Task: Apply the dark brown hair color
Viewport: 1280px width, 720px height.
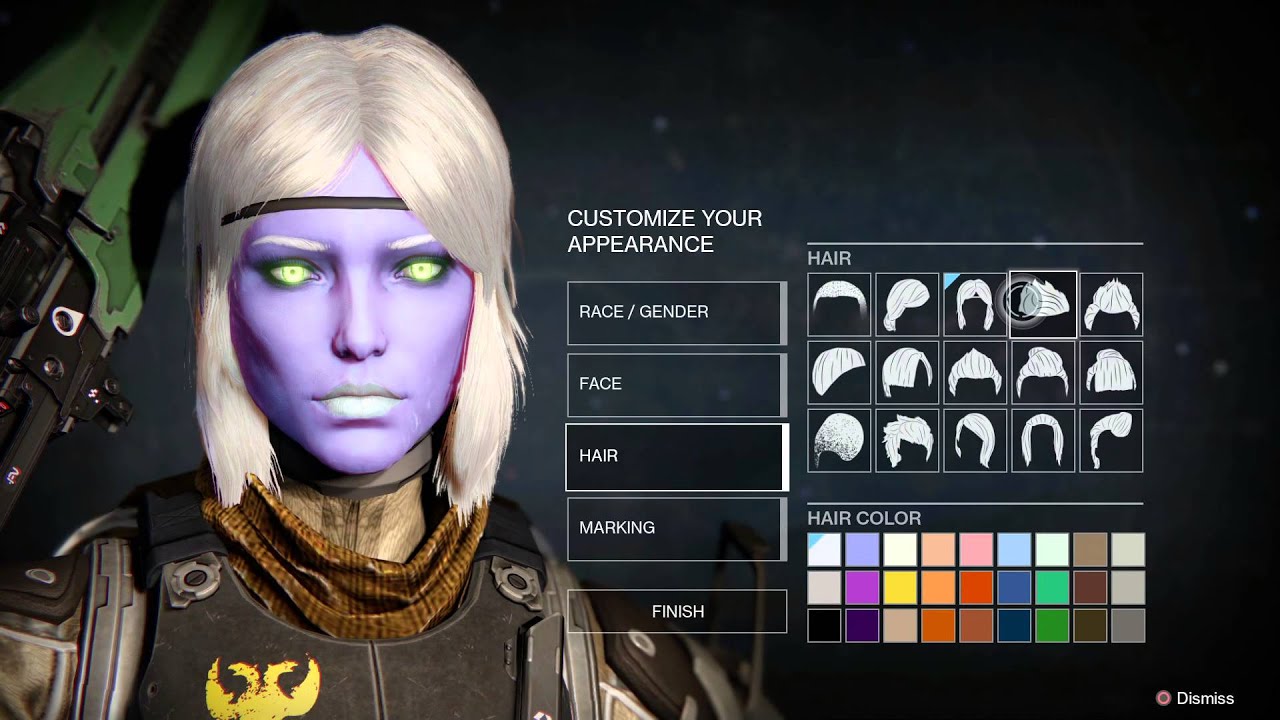Action: tap(1090, 588)
